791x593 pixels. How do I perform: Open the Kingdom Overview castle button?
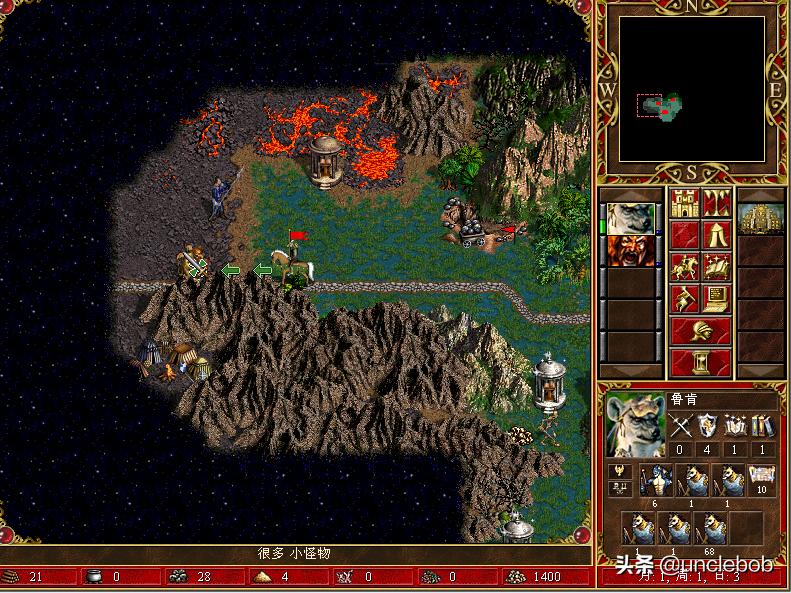coord(685,204)
